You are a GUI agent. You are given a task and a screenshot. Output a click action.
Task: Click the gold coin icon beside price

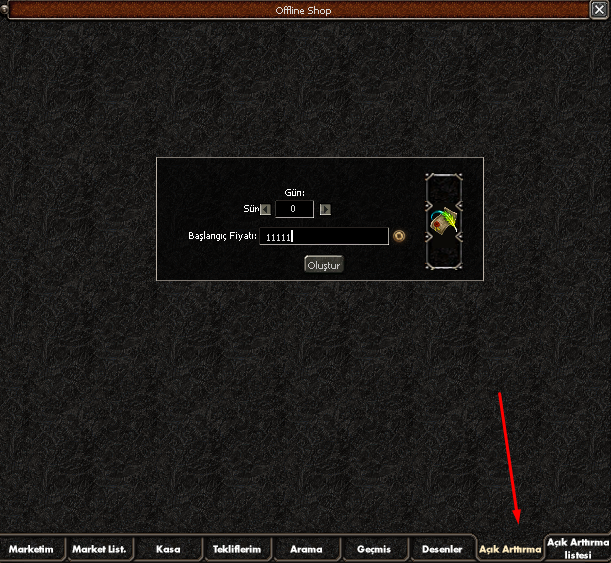(399, 237)
